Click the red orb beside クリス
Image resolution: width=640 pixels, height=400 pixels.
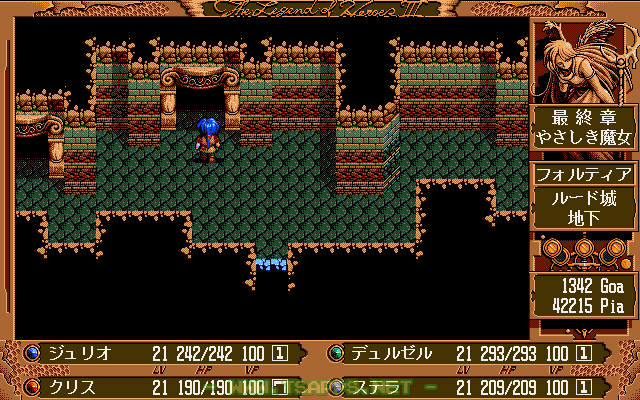click(33, 385)
